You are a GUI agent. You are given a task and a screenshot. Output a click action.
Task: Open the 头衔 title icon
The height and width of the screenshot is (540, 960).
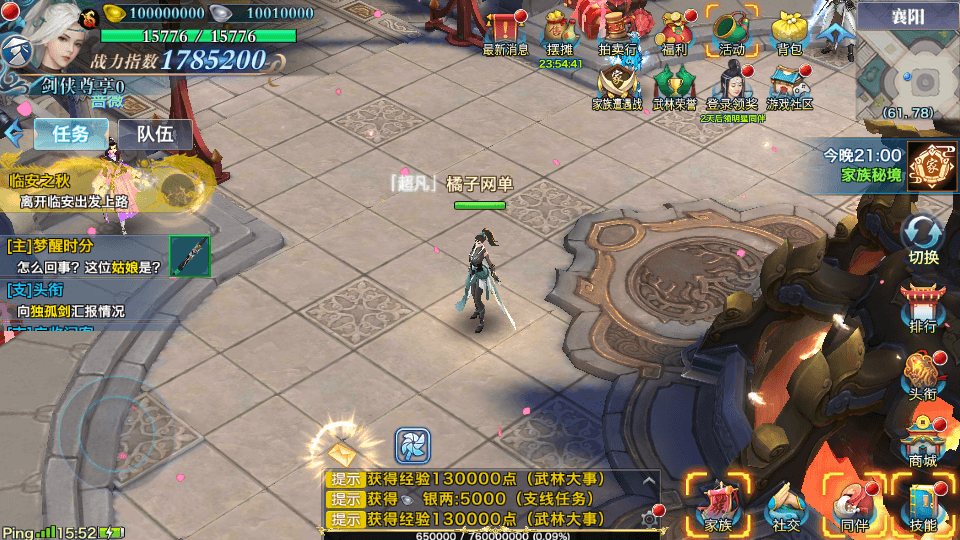tap(923, 378)
